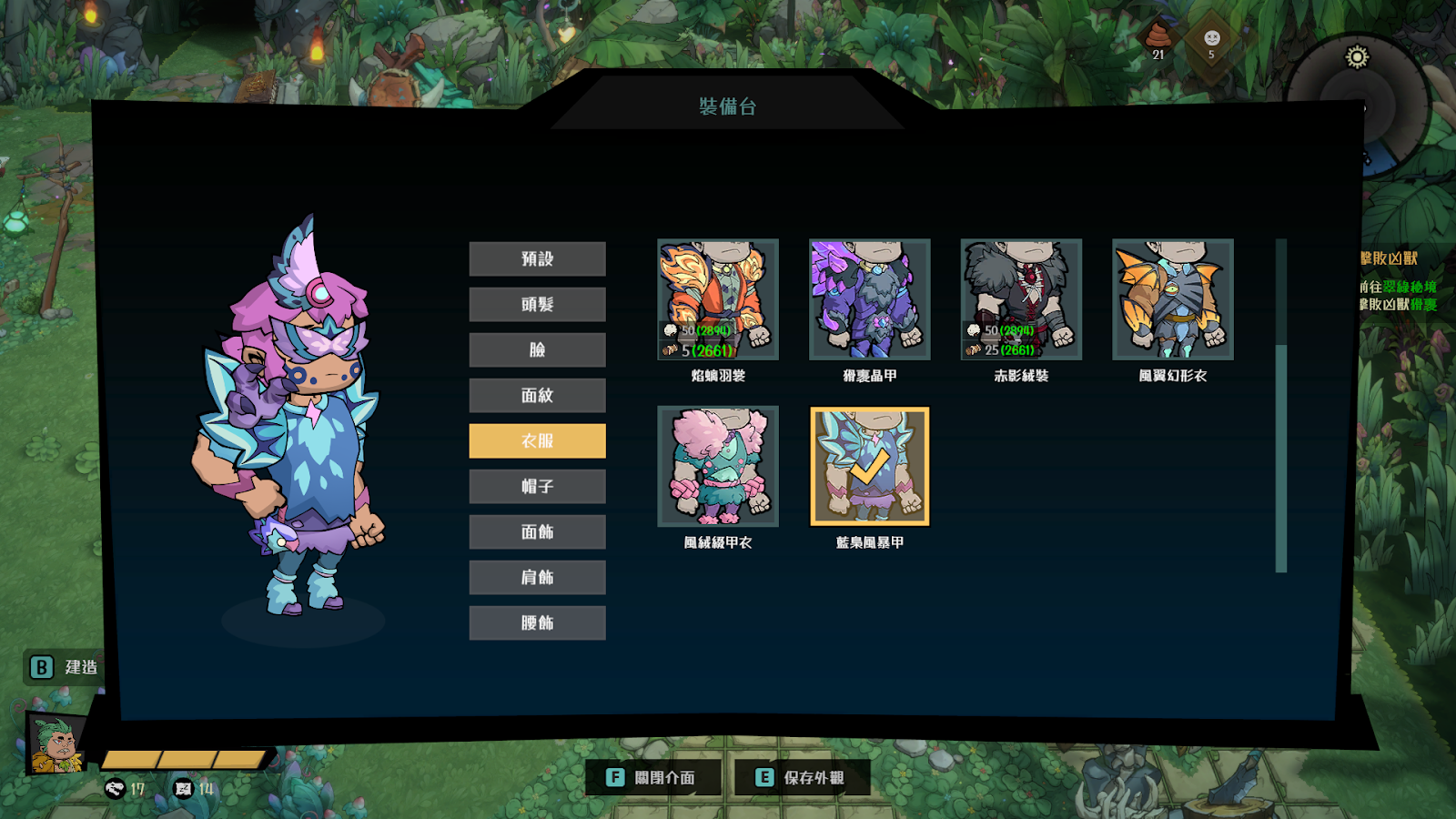This screenshot has width=1456, height=819.
Task: Show the 肩飾 shoulder accessory category
Action: pos(537,577)
